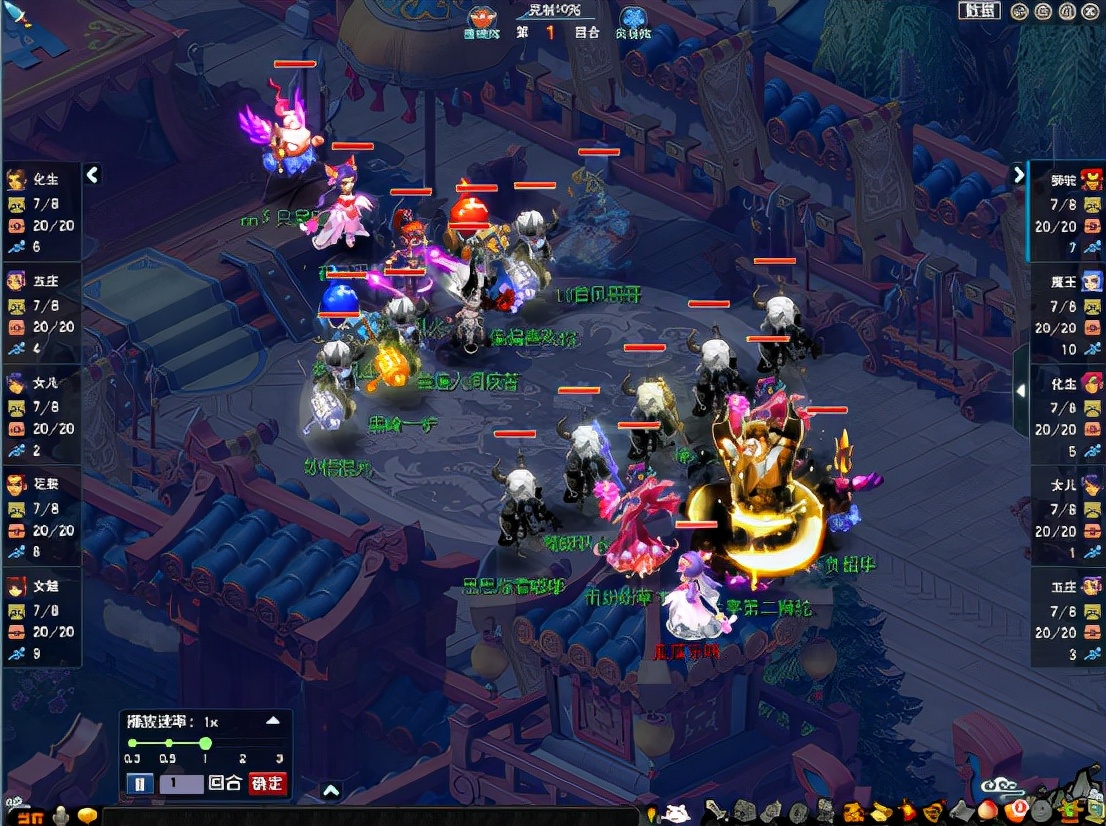
Task: Click the white pig pet icon
Action: click(676, 813)
